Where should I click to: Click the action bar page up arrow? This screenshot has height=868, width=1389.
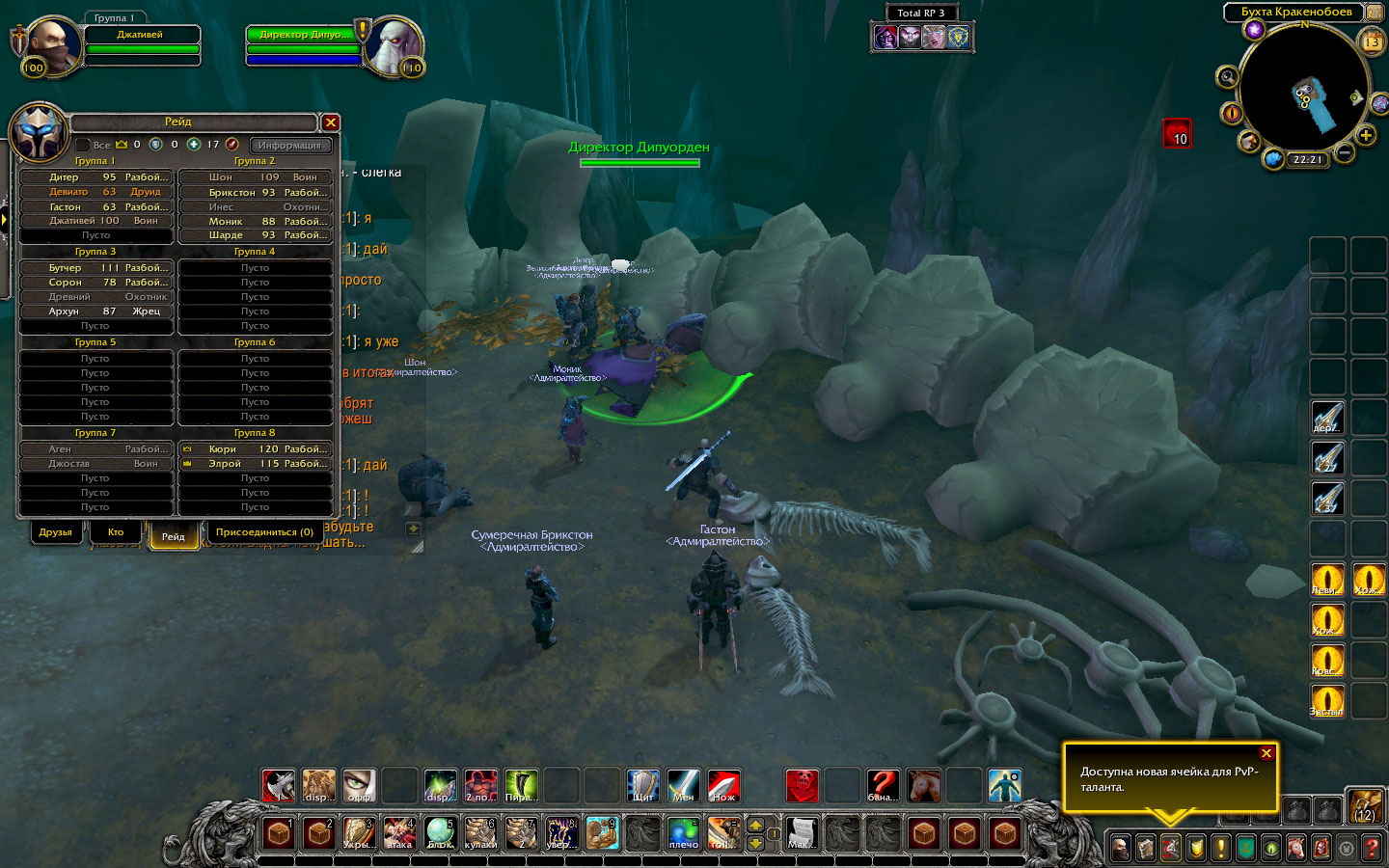756,825
